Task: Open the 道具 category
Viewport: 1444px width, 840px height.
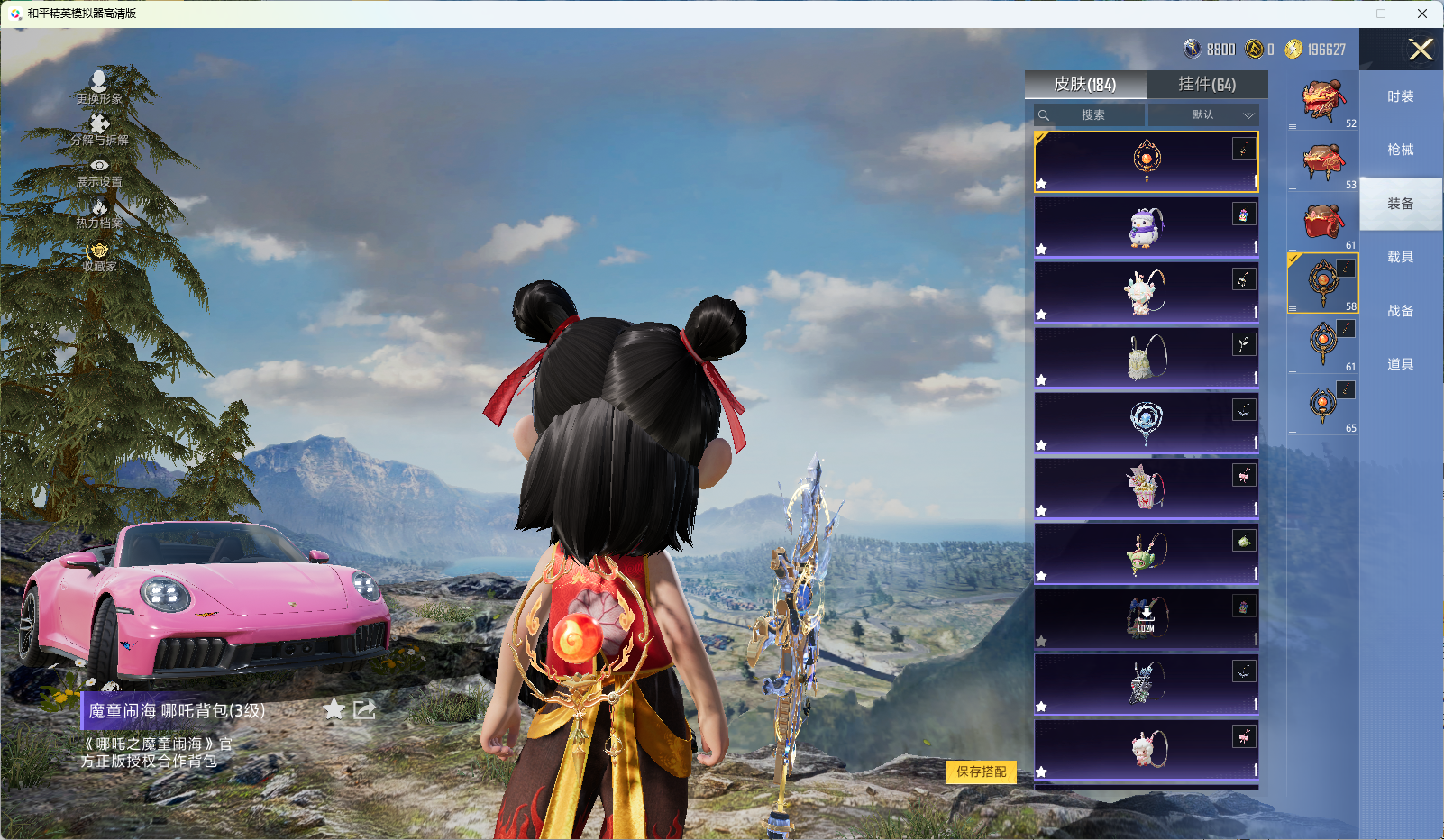Action: pyautogui.click(x=1400, y=364)
